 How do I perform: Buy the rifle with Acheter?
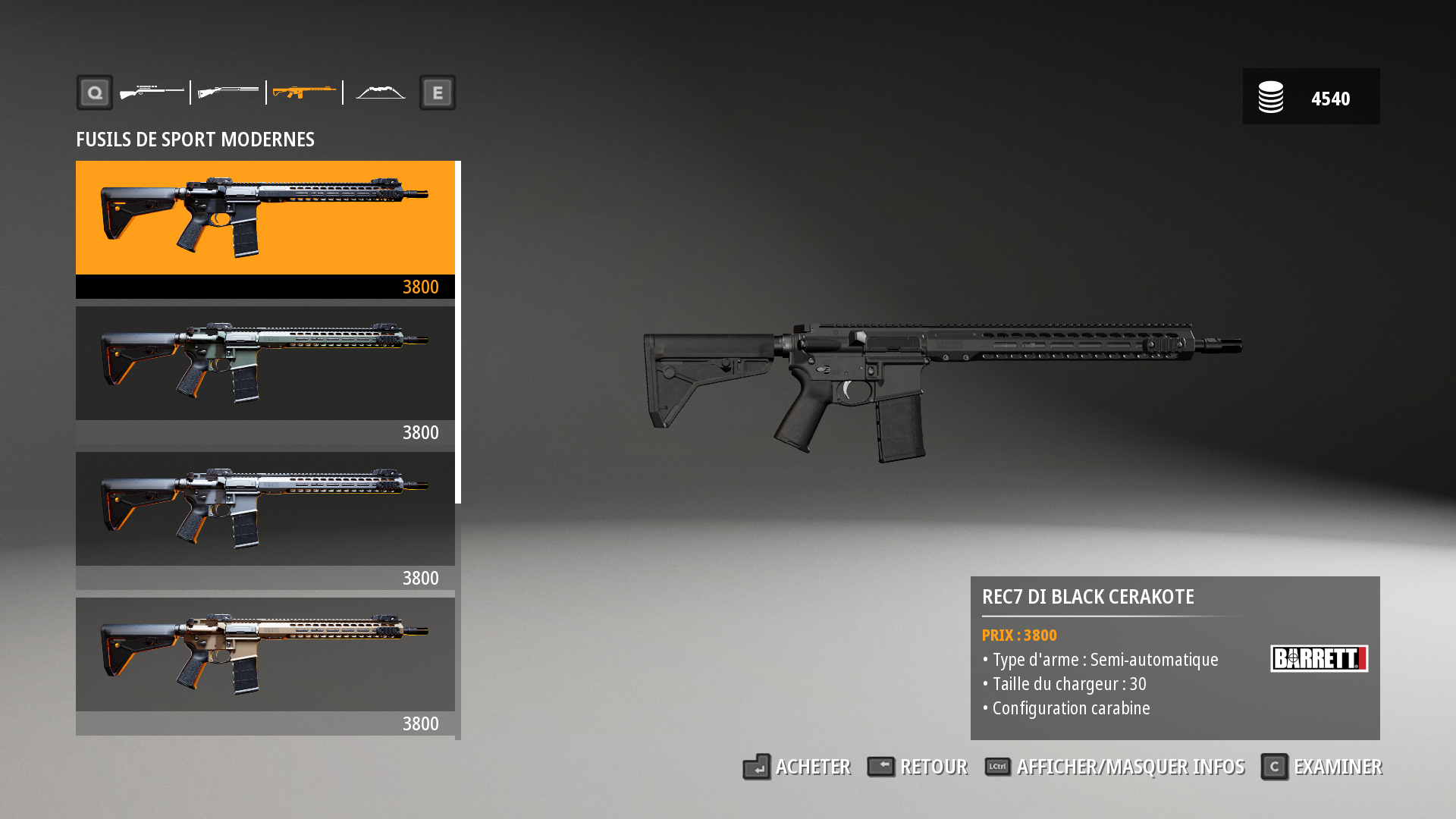(x=797, y=767)
